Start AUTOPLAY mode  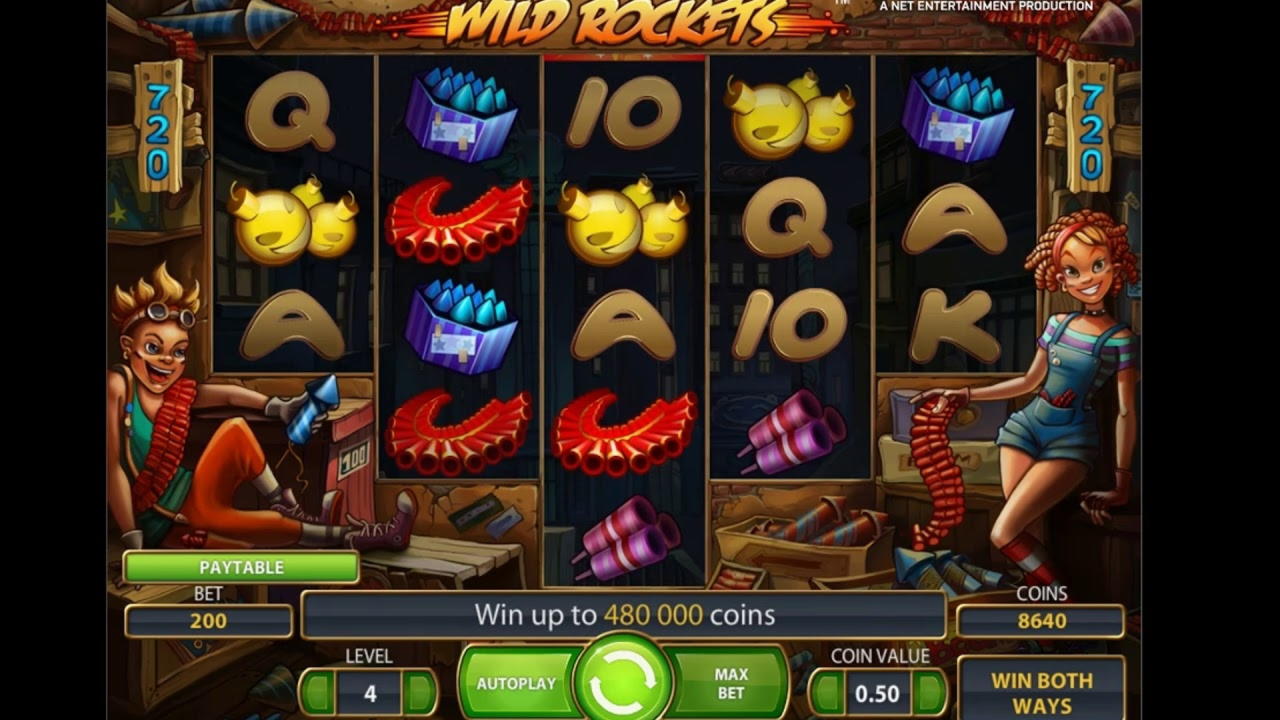[x=516, y=684]
